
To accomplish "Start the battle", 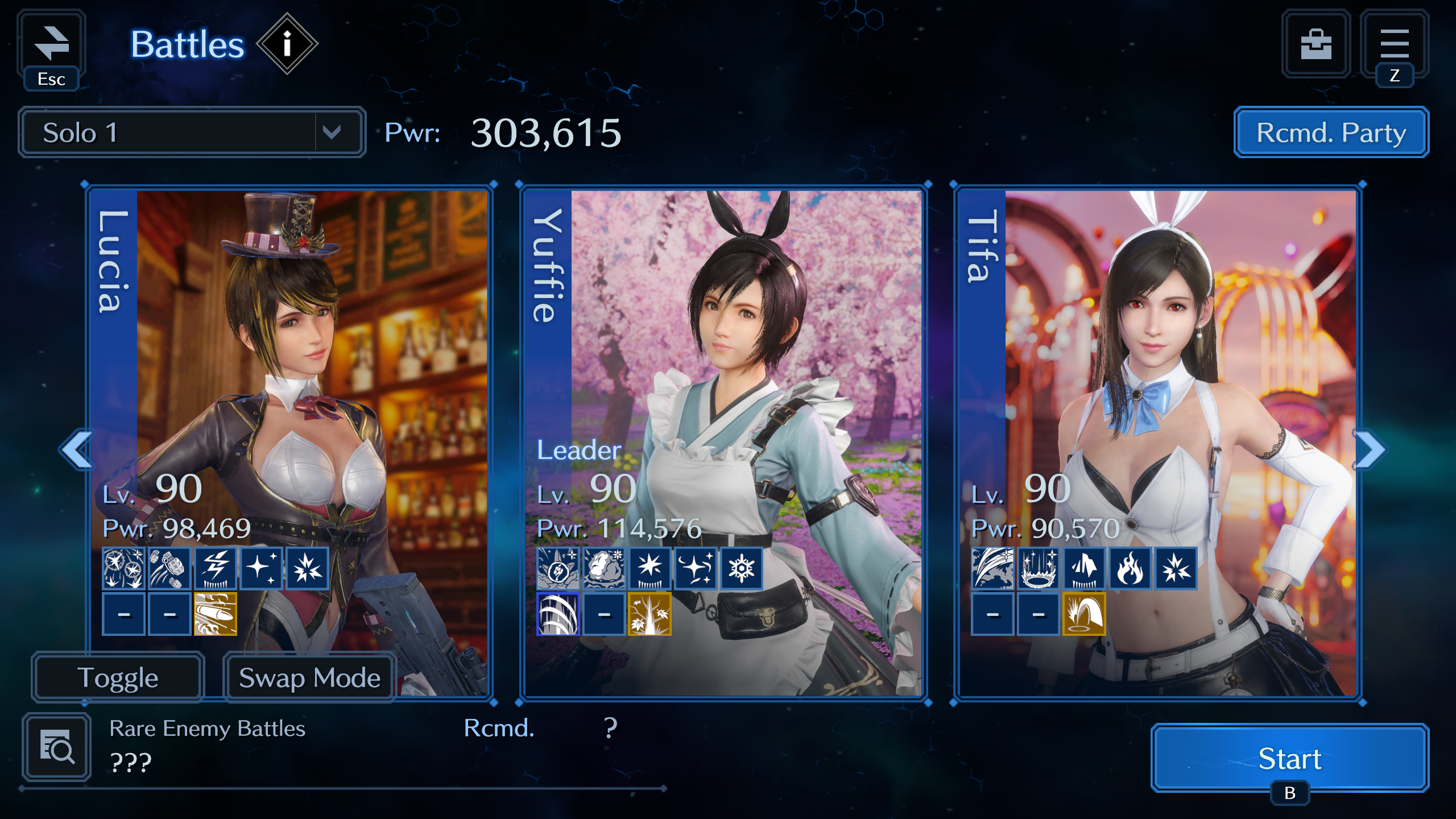I will point(1290,758).
